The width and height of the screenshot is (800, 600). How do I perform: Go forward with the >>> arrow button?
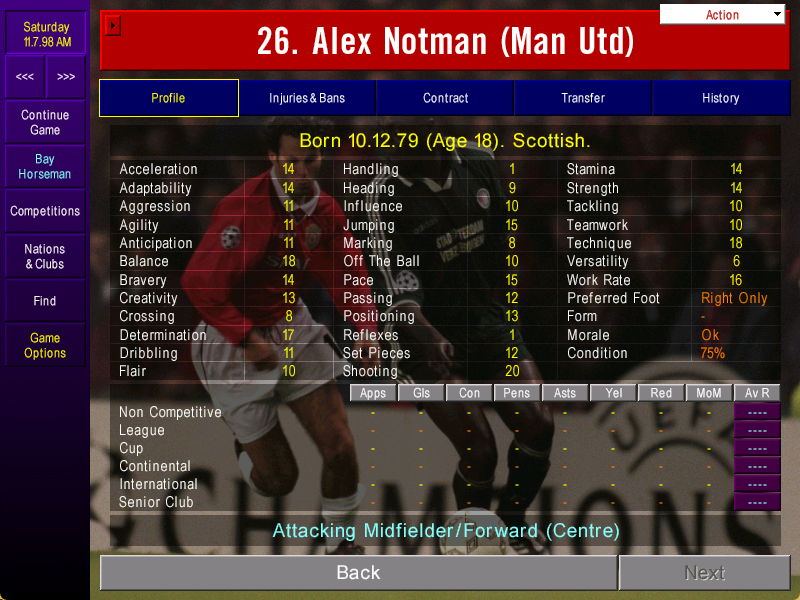66,77
